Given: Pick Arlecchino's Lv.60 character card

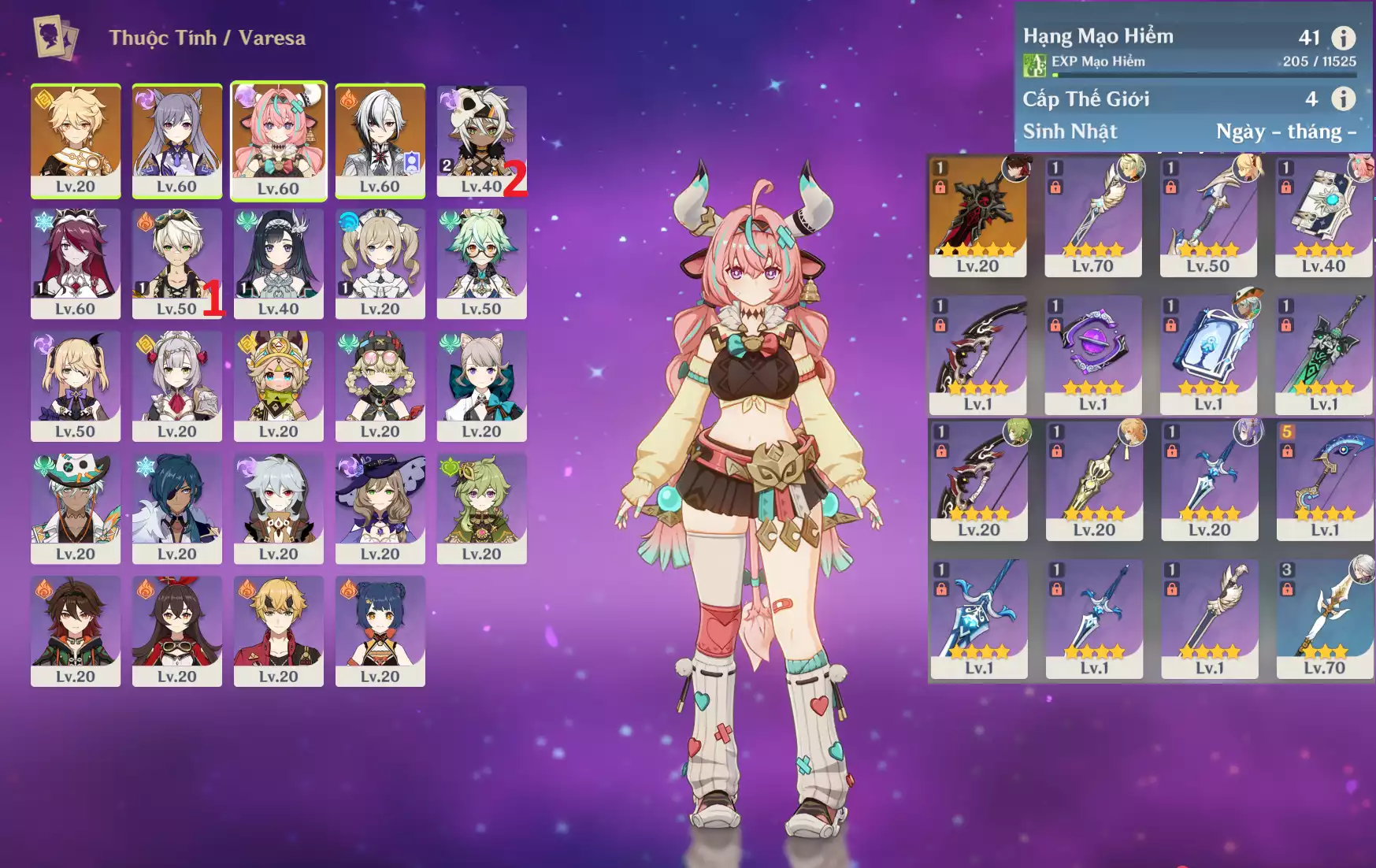Looking at the screenshot, I should [x=380, y=140].
